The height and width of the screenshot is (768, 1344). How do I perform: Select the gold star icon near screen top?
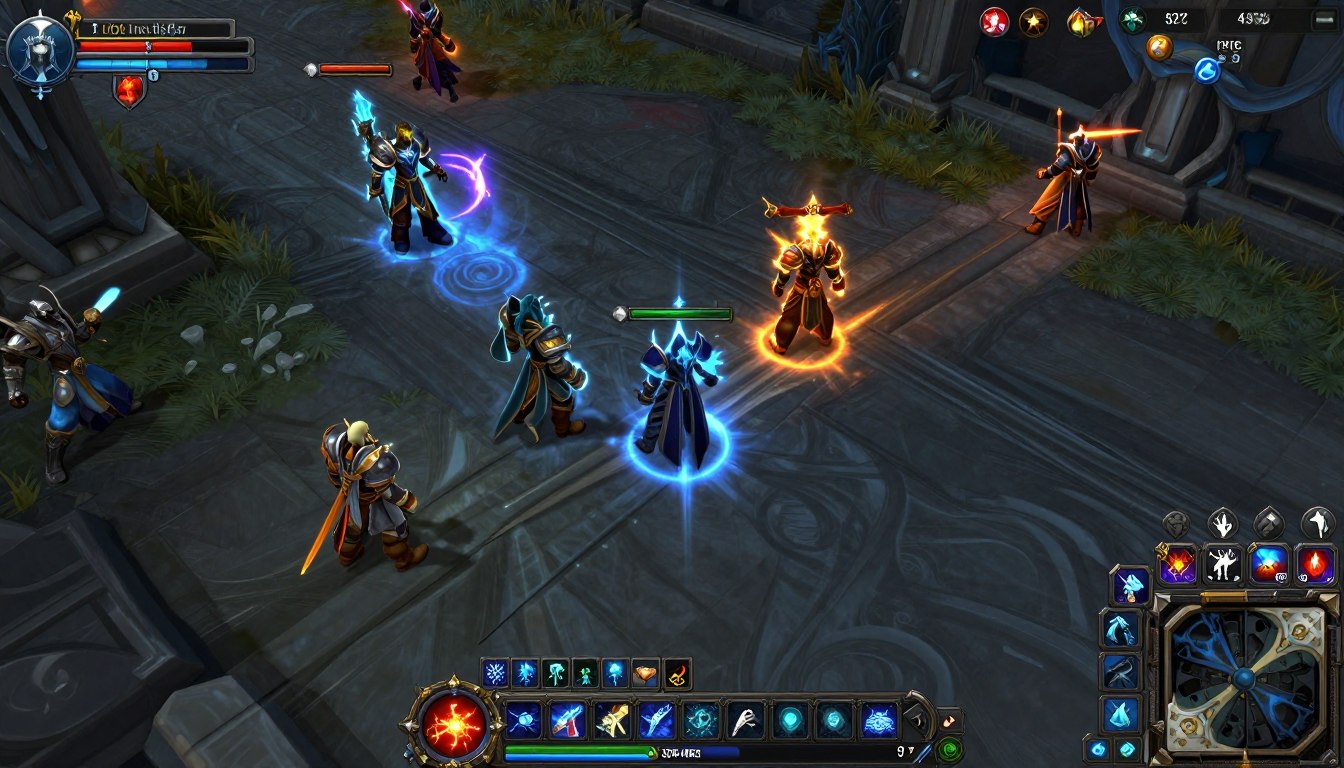1034,21
